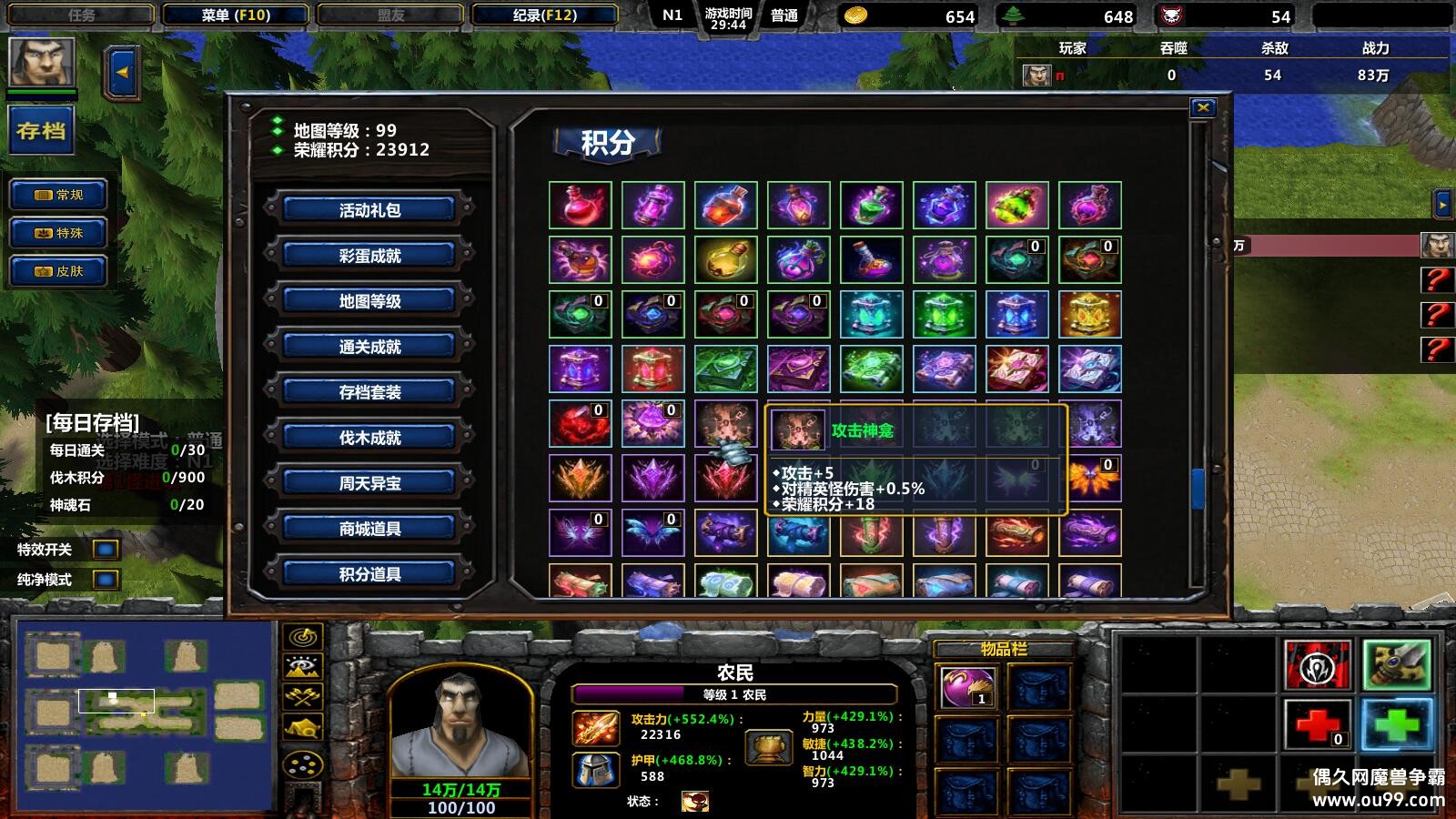The image size is (1456, 819).
Task: View the 伐木成就 category
Action: 369,438
